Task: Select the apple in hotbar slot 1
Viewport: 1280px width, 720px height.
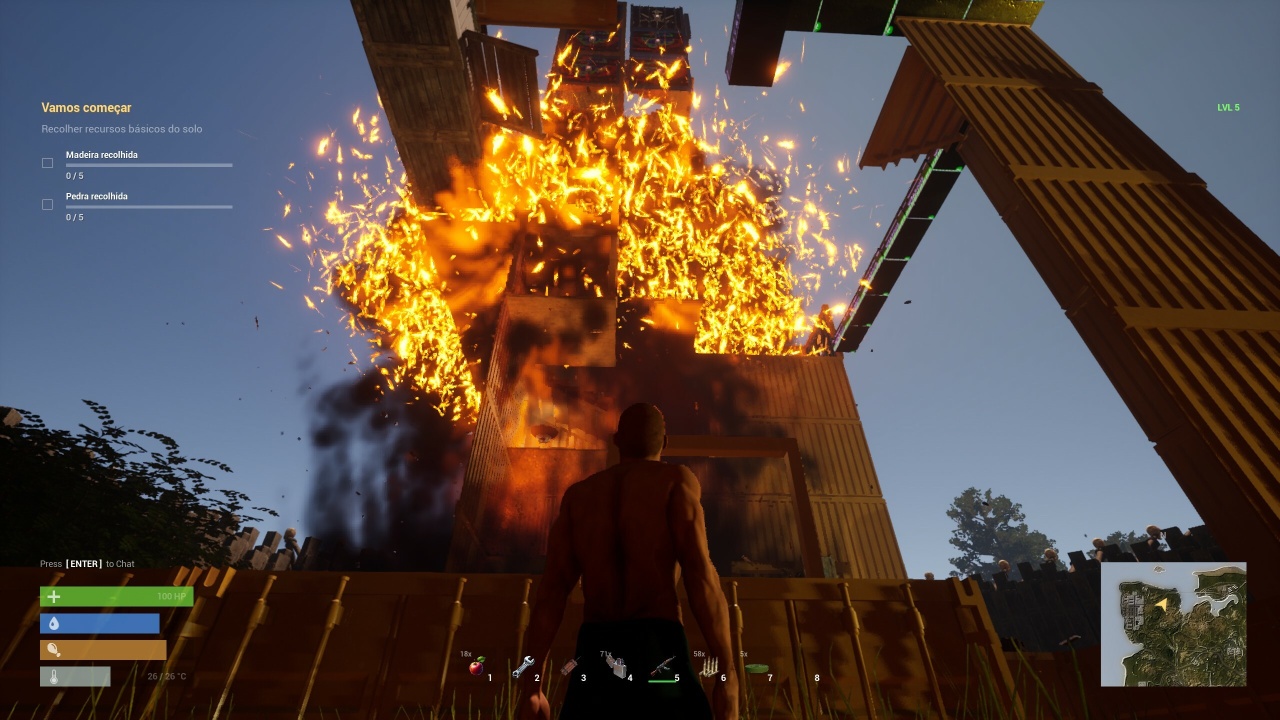Action: pos(478,667)
